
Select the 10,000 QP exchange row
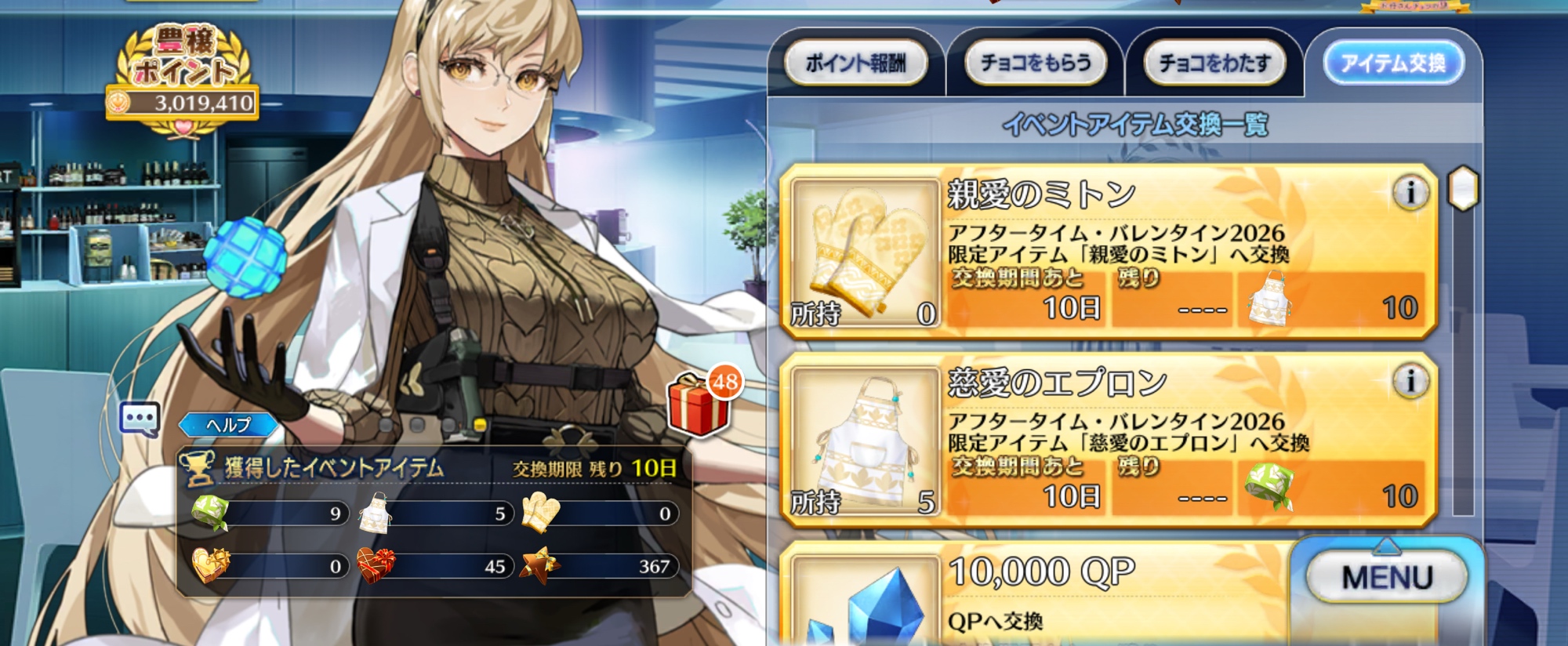point(1035,594)
